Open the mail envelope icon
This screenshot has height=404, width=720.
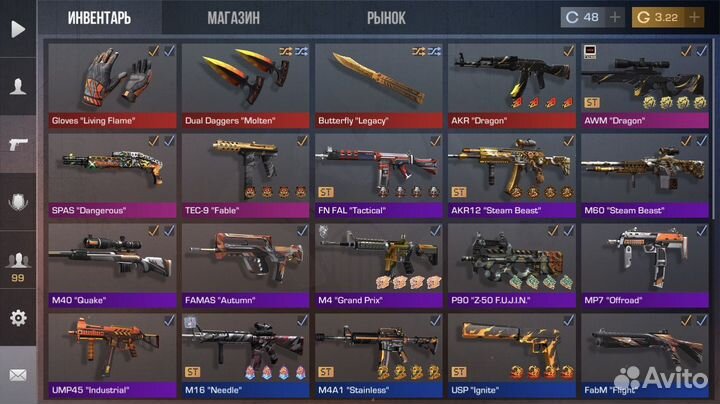tap(17, 376)
